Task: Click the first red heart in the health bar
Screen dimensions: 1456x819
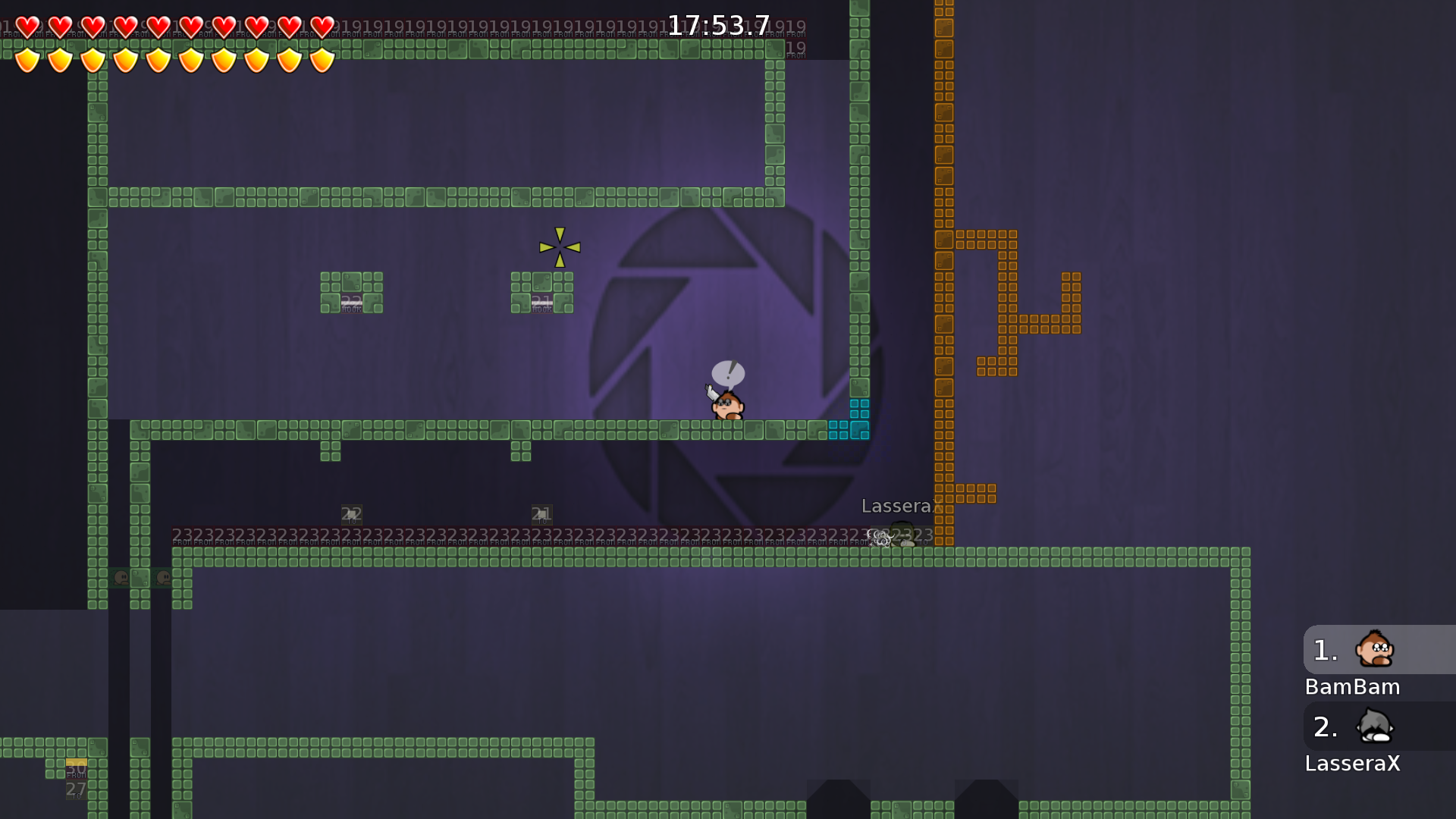Action: point(27,25)
